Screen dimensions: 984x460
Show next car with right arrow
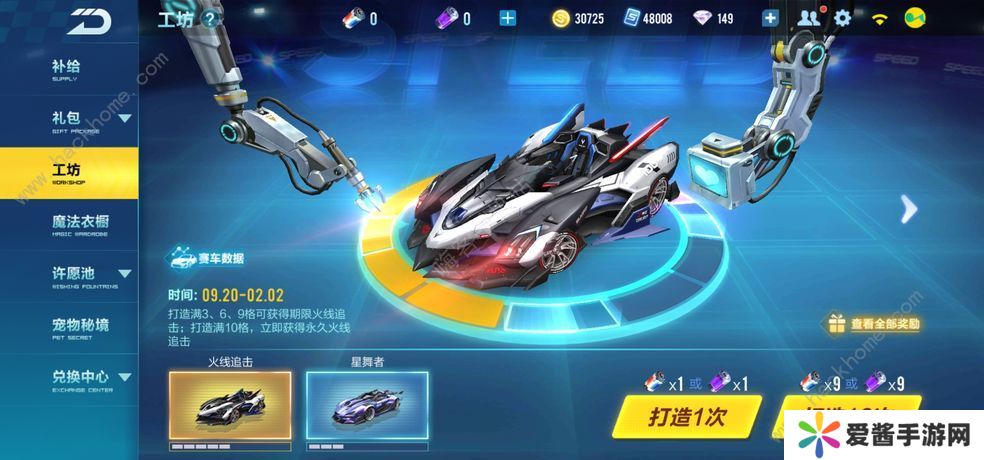click(908, 209)
